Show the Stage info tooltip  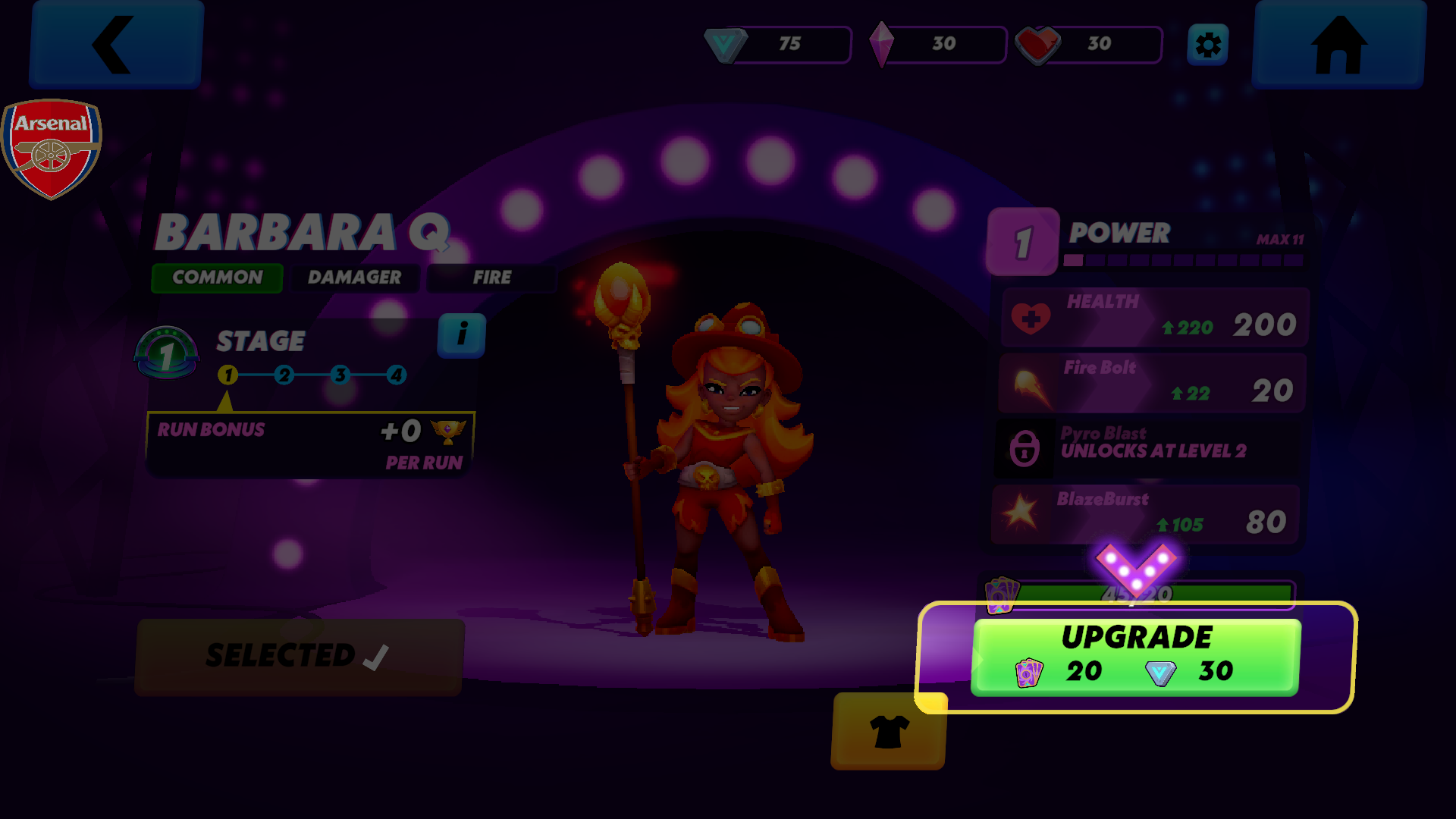(x=461, y=335)
